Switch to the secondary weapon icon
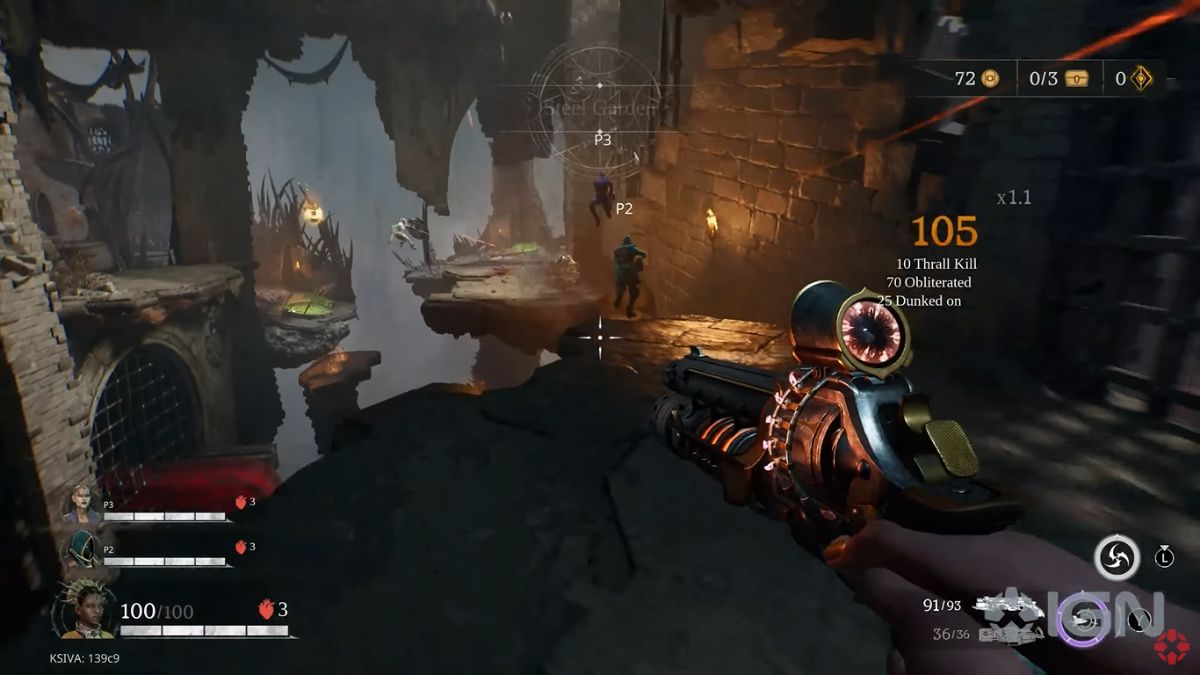 coord(1004,634)
